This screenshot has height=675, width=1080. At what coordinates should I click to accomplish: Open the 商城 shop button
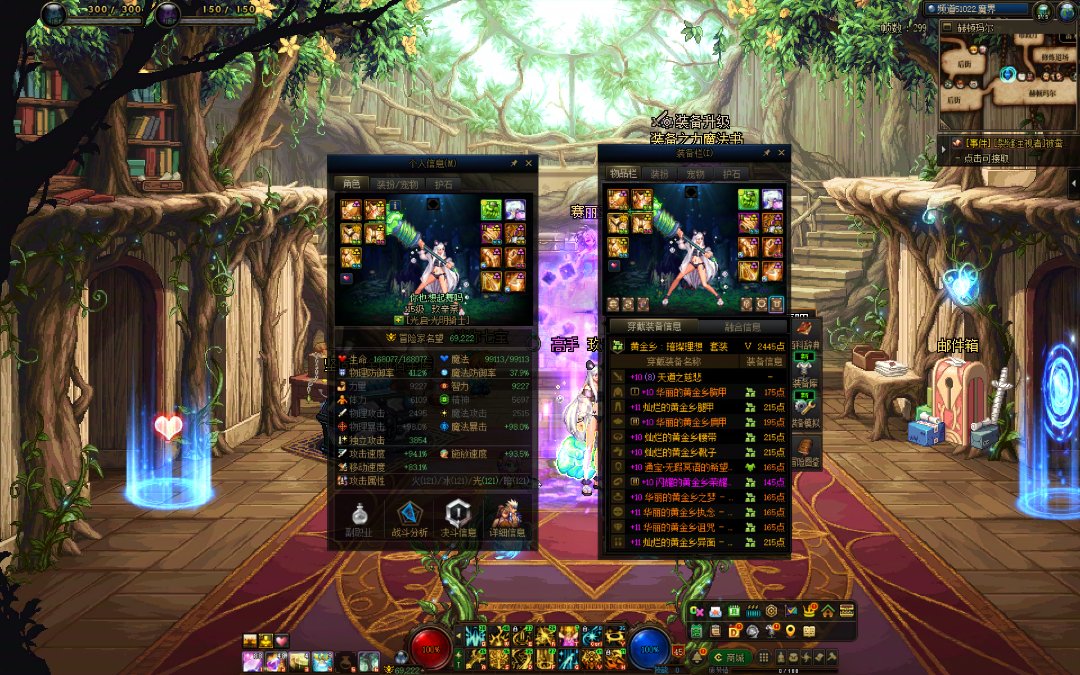[729, 657]
